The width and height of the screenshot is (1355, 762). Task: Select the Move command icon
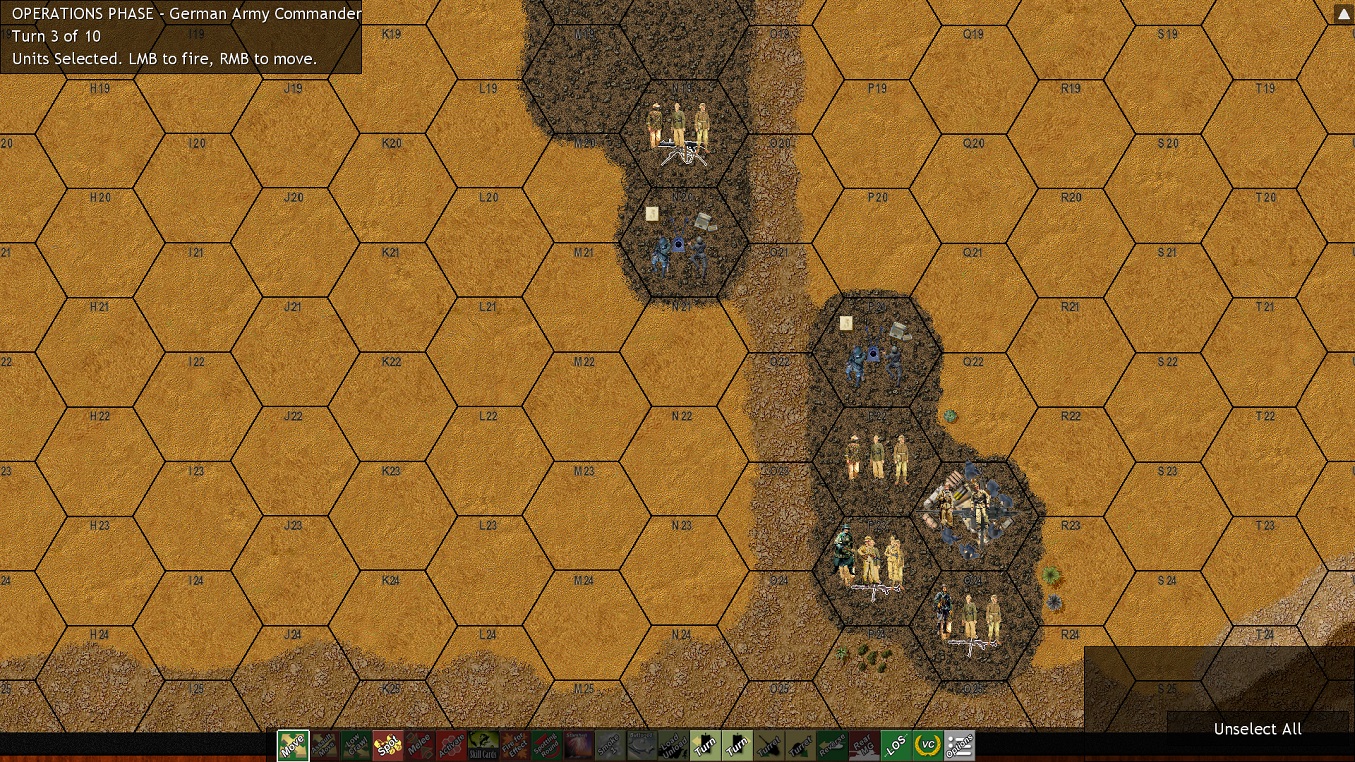(293, 746)
